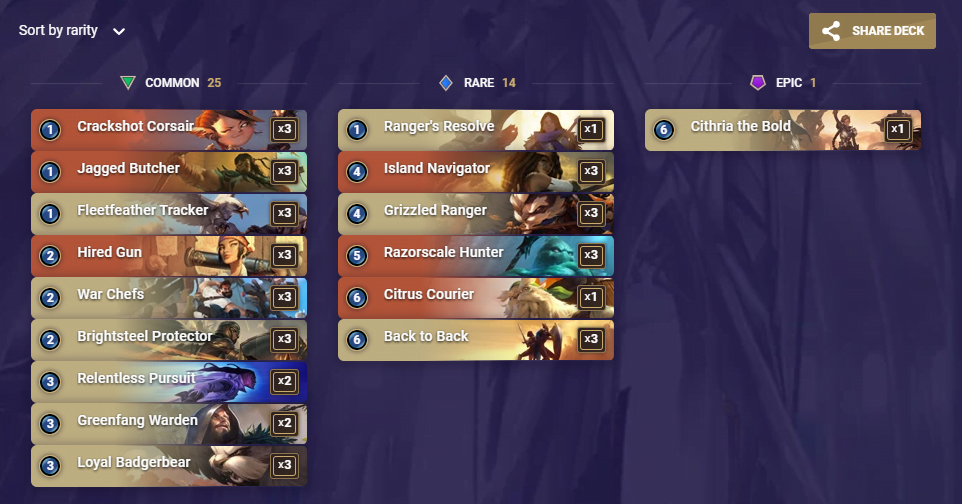
Task: Choose the Jagged Butcher card row
Action: pyautogui.click(x=169, y=171)
